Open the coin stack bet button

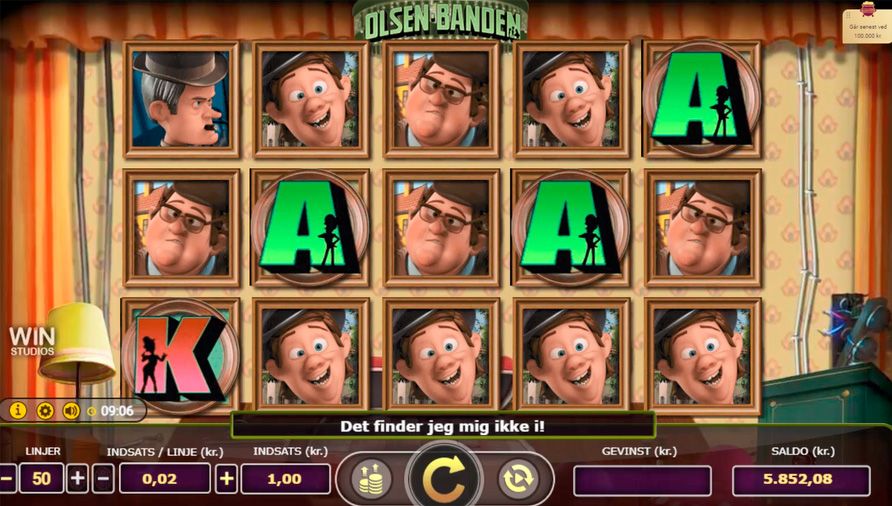coord(371,479)
